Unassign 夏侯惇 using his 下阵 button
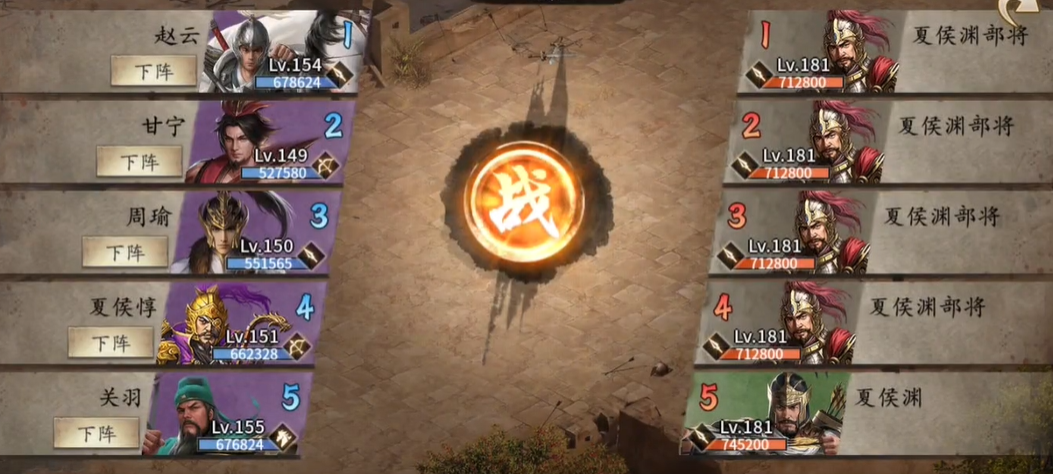 tap(111, 342)
